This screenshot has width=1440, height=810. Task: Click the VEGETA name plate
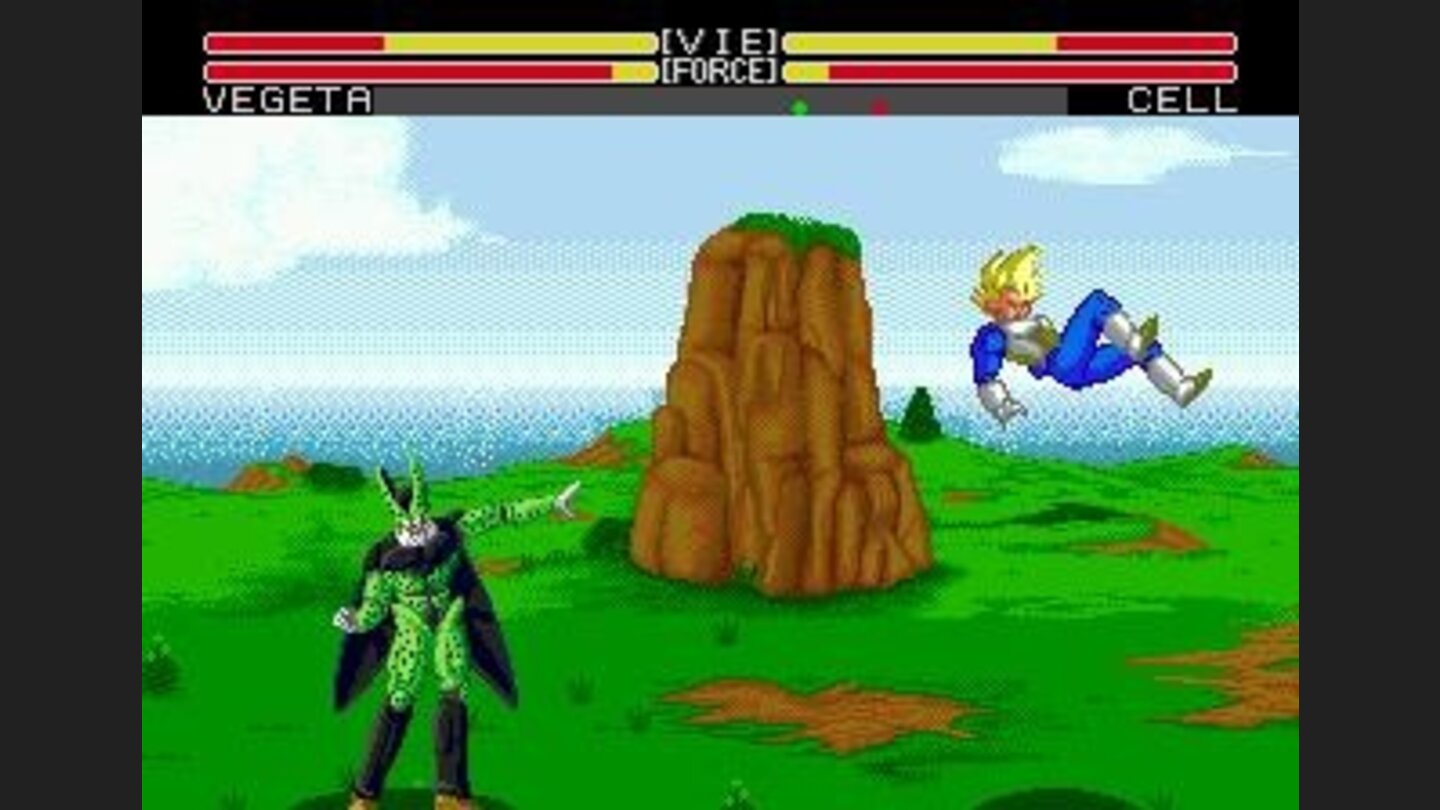click(x=283, y=100)
